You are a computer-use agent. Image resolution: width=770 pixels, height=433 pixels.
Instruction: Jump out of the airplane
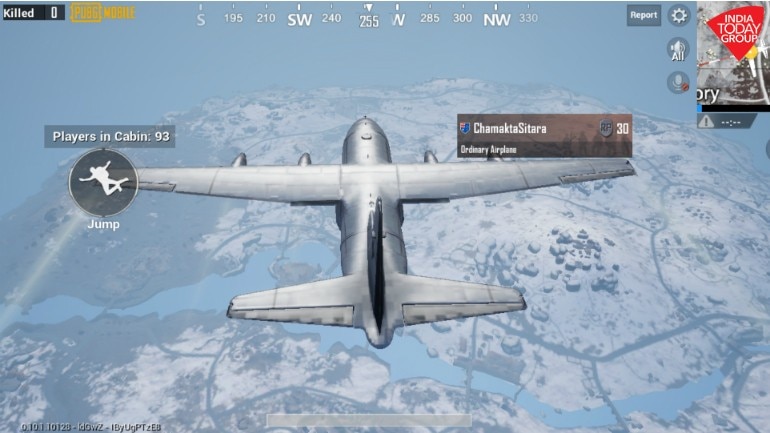102,181
